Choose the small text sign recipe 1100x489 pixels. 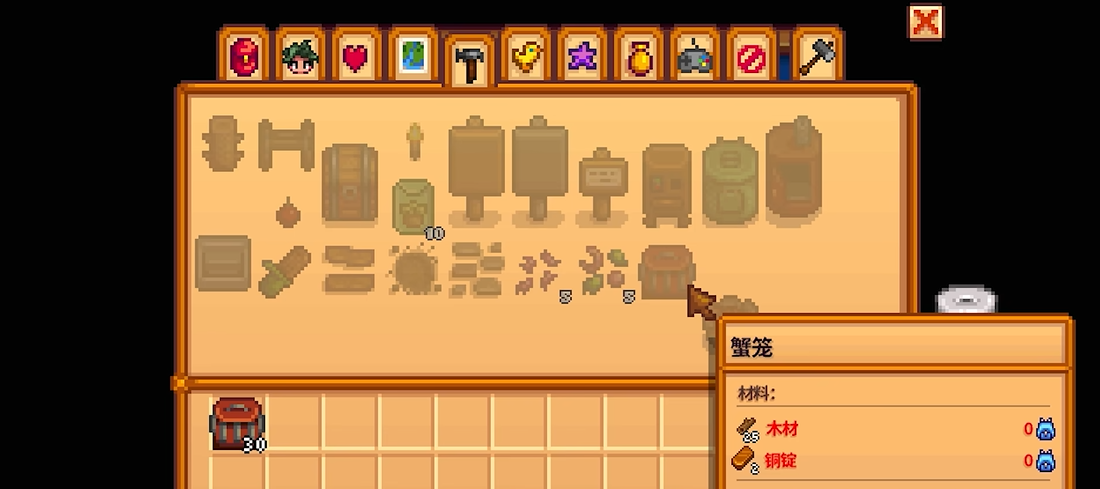[x=603, y=186]
